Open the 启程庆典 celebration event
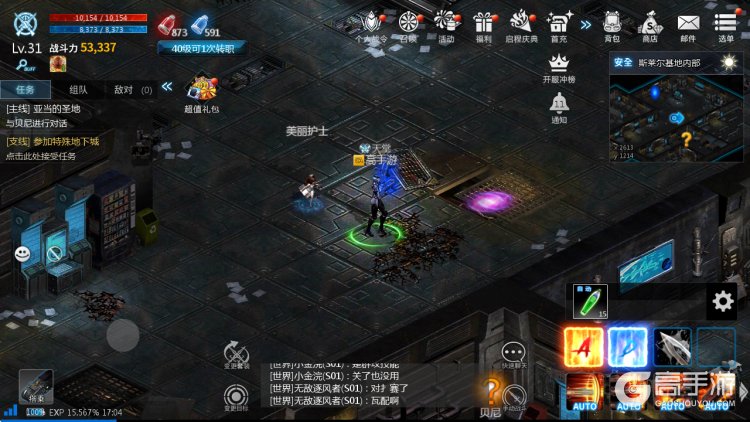This screenshot has height=422, width=750. point(521,24)
